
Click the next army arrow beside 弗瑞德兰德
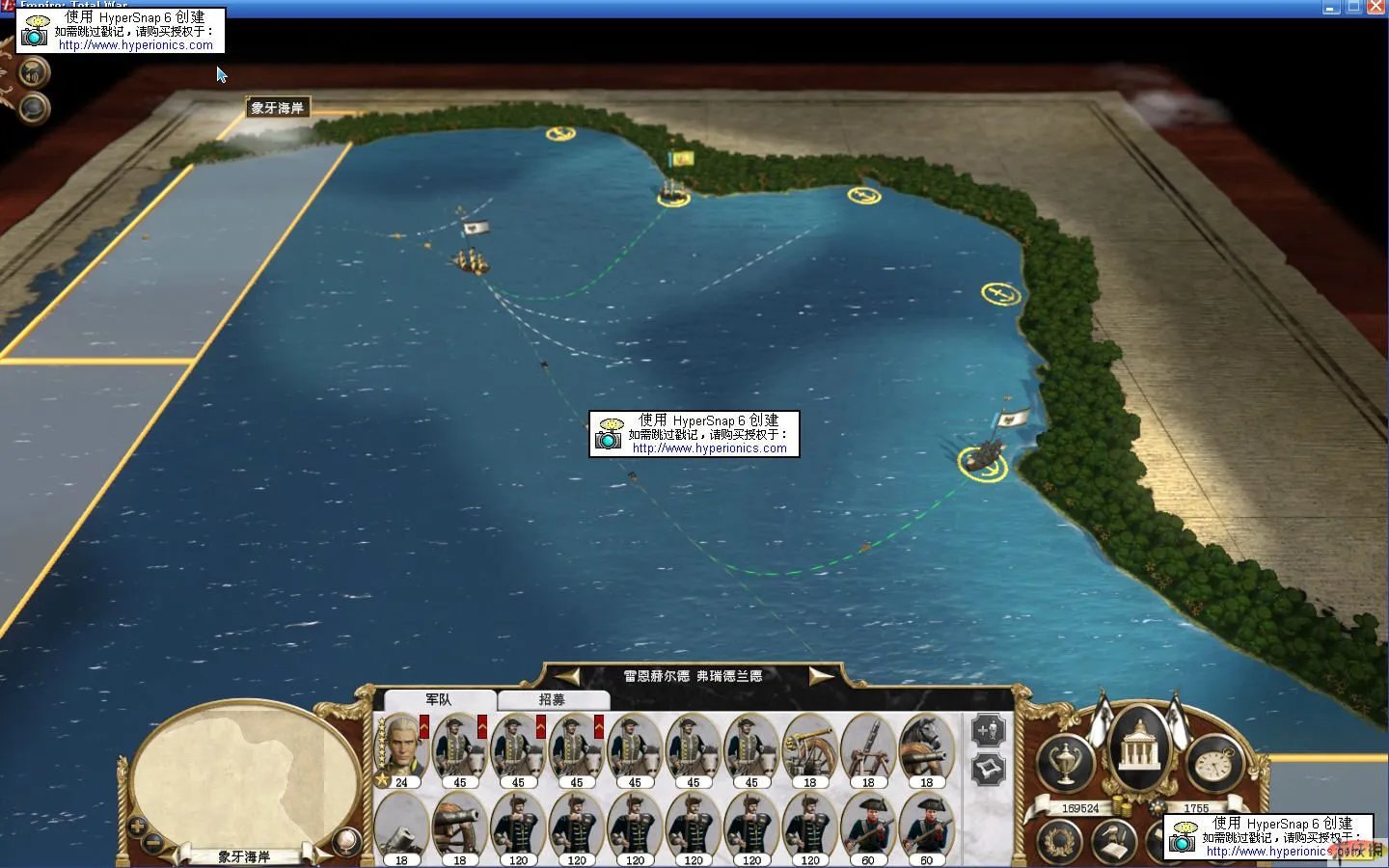click(821, 676)
